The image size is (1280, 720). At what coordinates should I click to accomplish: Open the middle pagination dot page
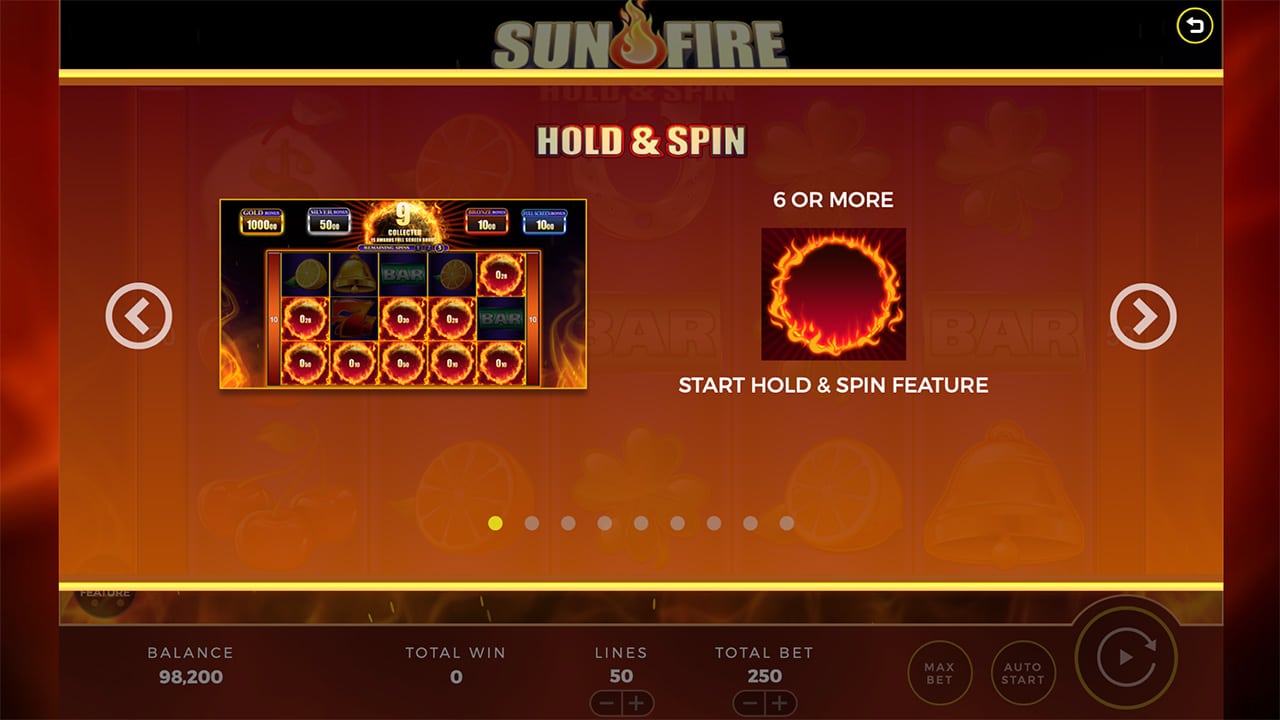[x=641, y=522]
